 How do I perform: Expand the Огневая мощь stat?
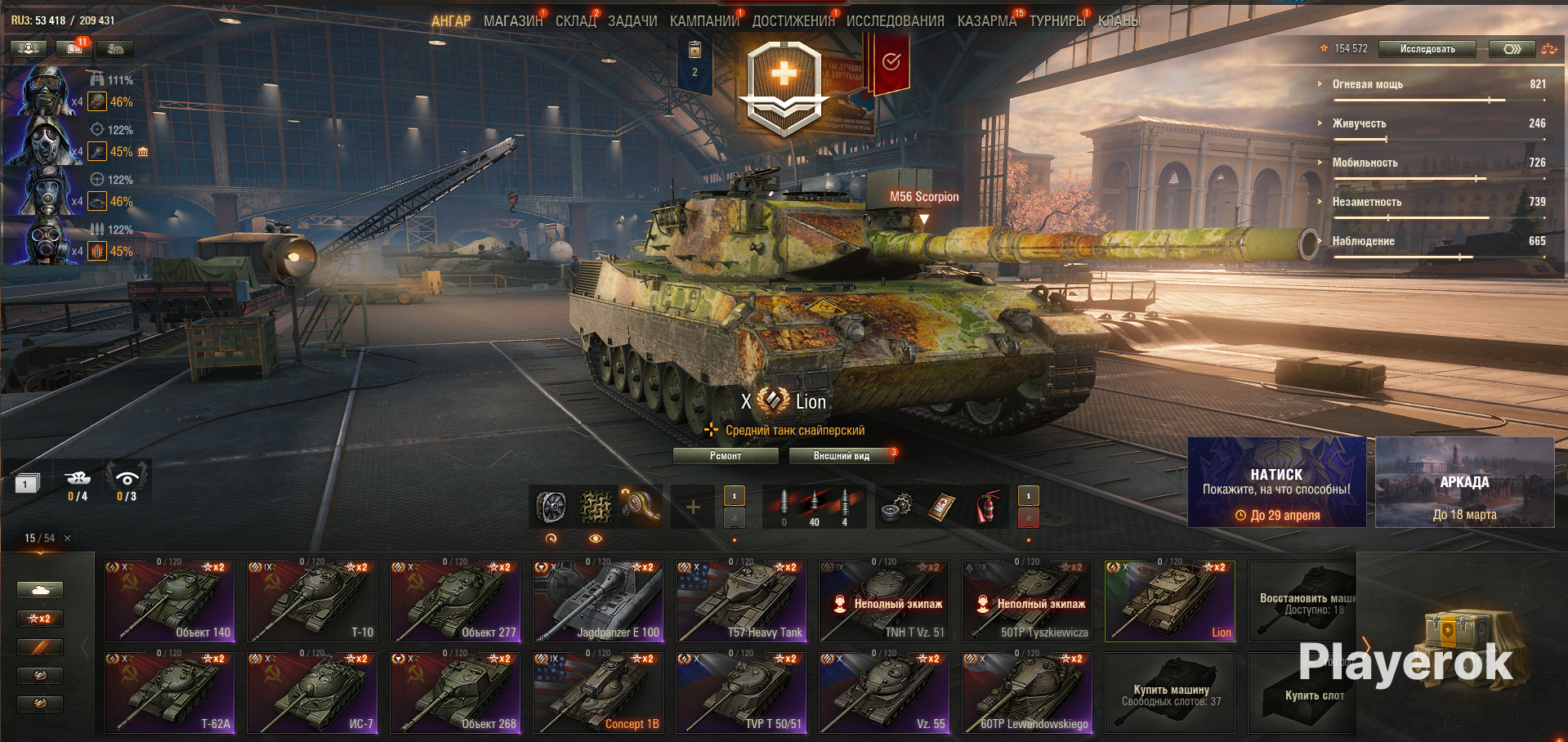(1367, 84)
